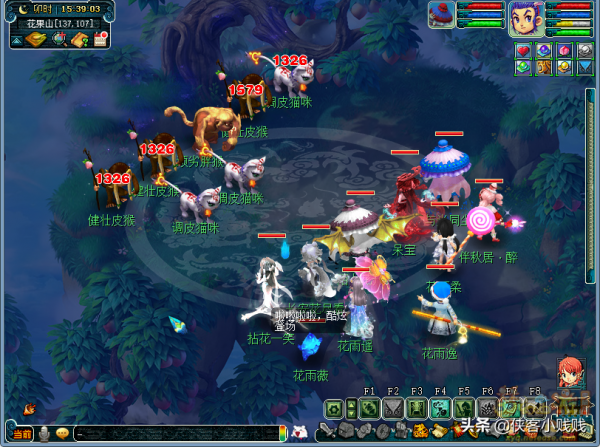Click the player character portrait

click(525, 18)
